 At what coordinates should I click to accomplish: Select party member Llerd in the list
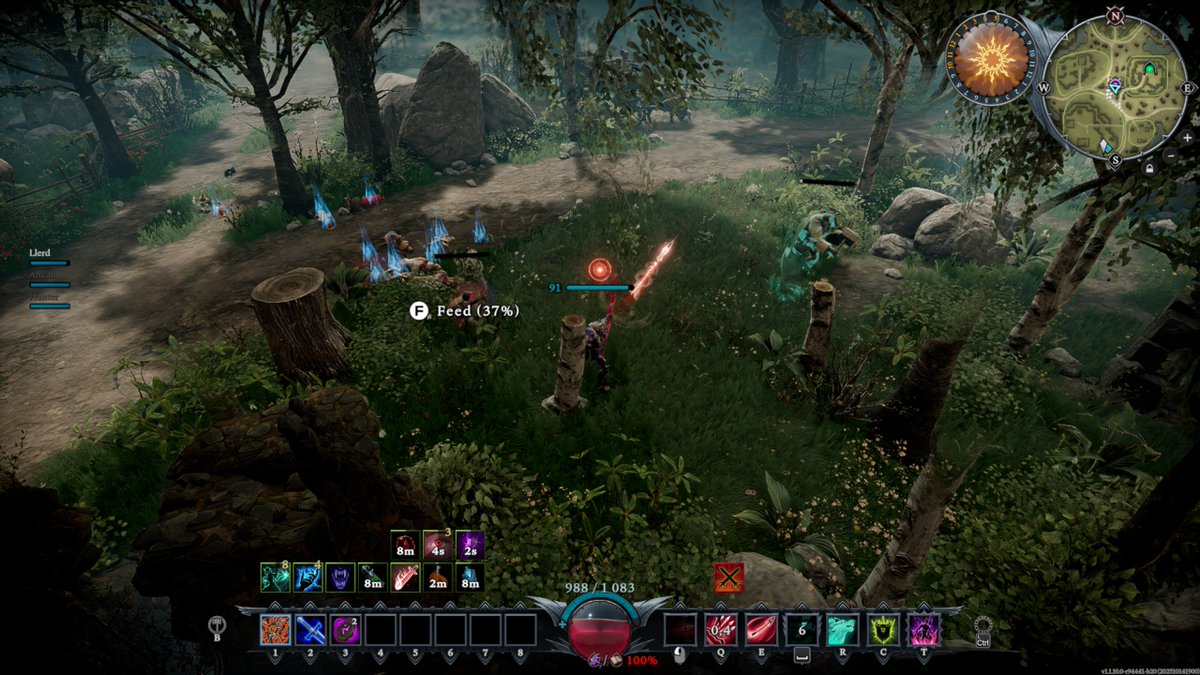point(40,254)
